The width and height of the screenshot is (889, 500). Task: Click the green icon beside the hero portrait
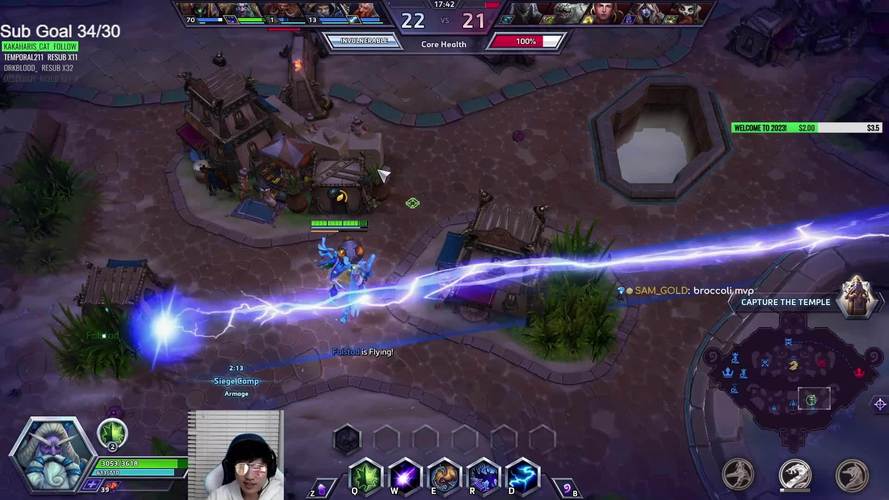[112, 433]
